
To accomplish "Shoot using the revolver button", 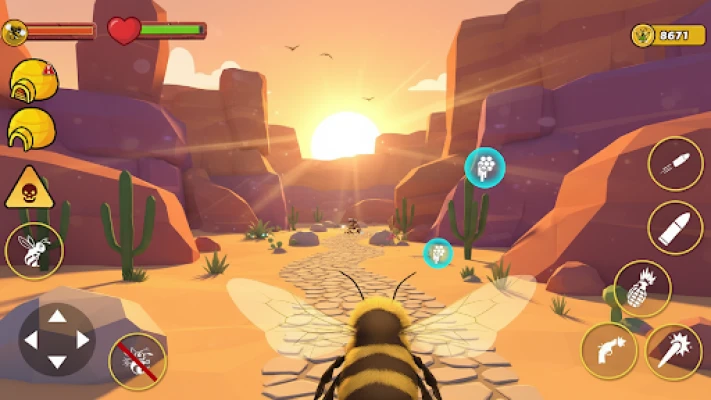I will (609, 351).
